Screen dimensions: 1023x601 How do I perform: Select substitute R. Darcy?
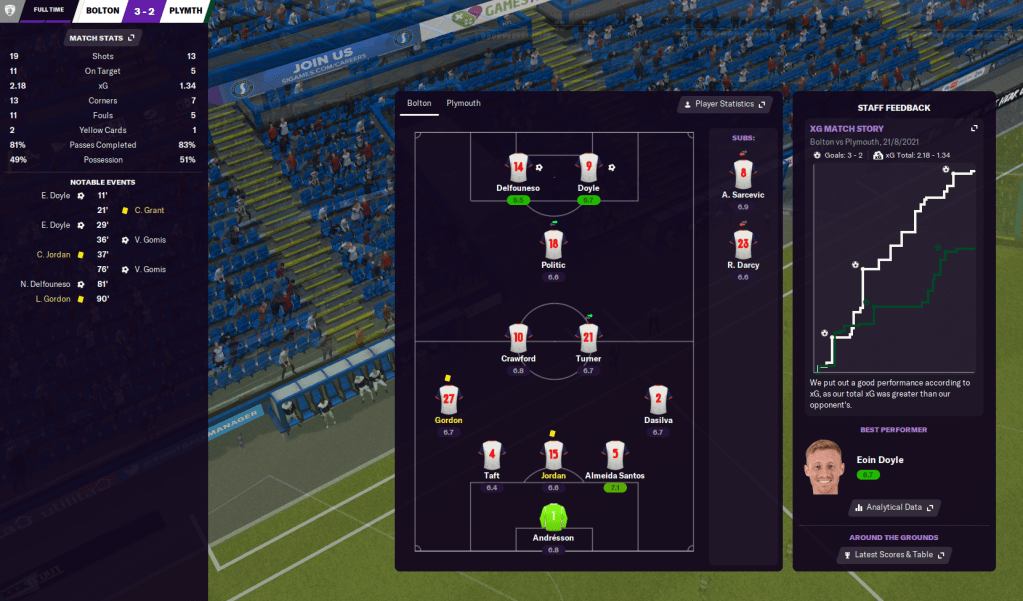[742, 244]
